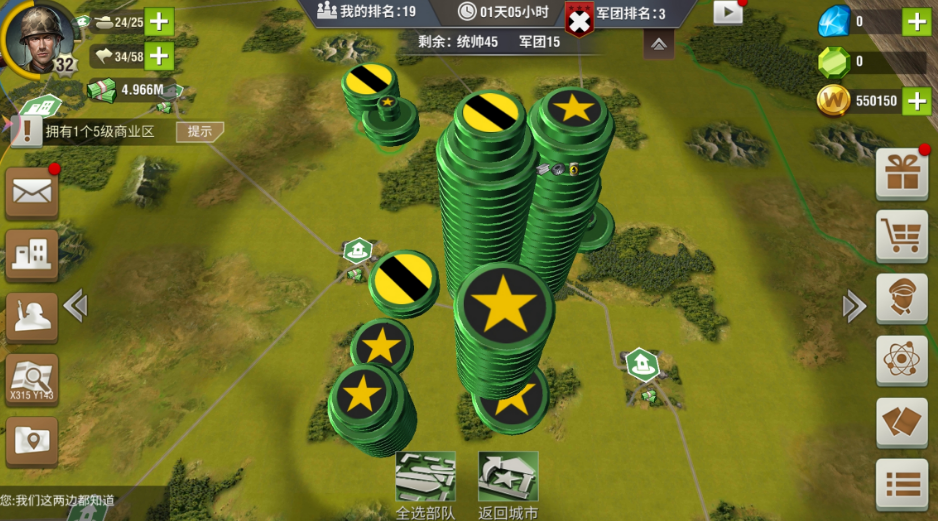Add more tank units with plus button
Image resolution: width=938 pixels, height=521 pixels.
159,21
